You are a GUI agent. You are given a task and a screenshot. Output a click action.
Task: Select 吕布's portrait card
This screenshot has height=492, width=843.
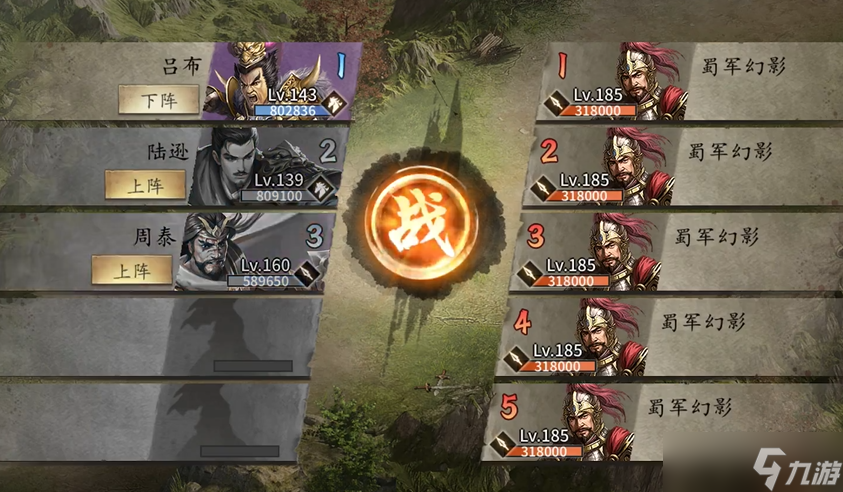point(270,82)
